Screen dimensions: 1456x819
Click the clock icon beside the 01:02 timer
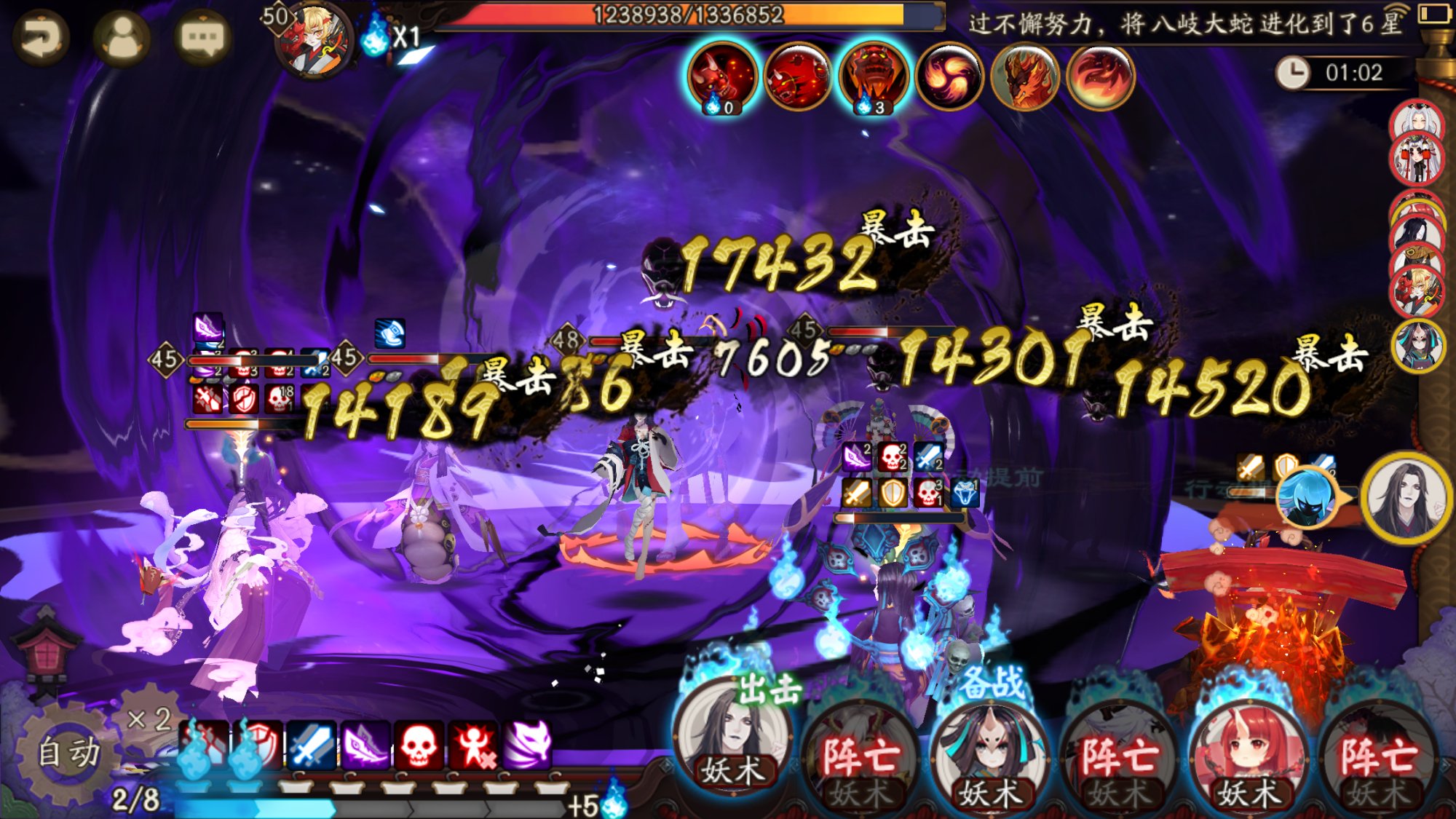click(x=1294, y=71)
